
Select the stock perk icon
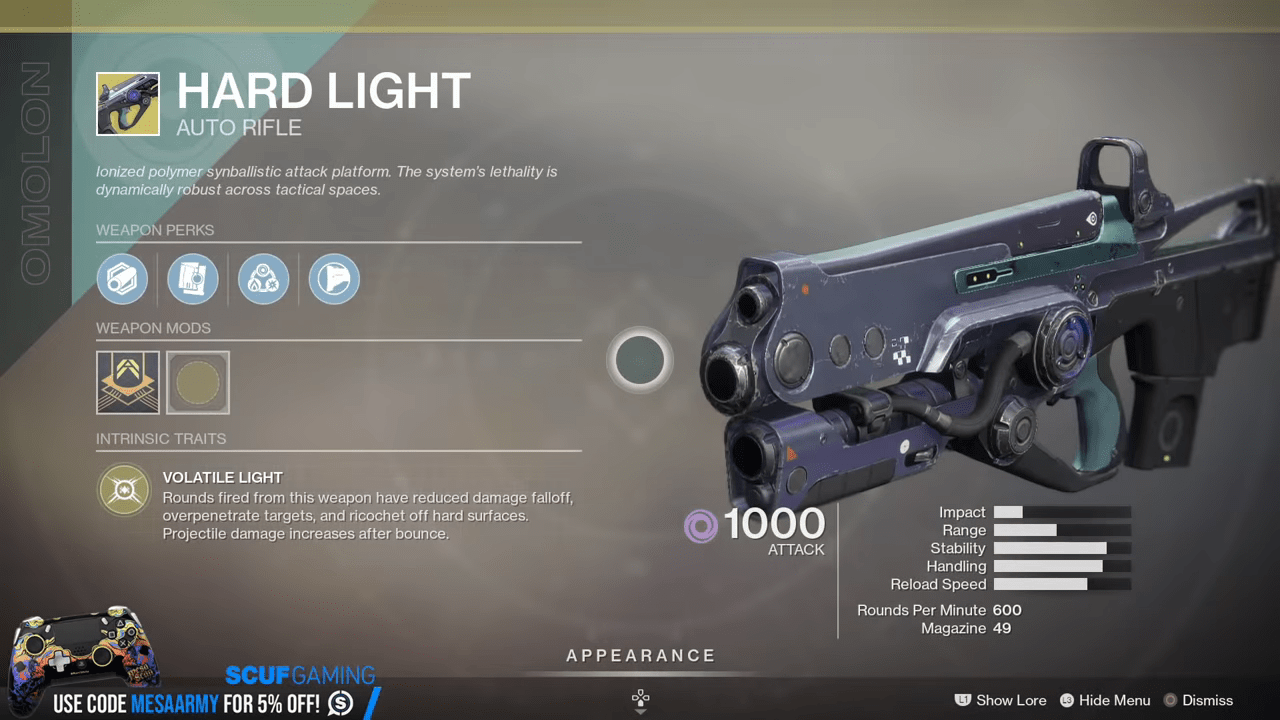coord(333,278)
